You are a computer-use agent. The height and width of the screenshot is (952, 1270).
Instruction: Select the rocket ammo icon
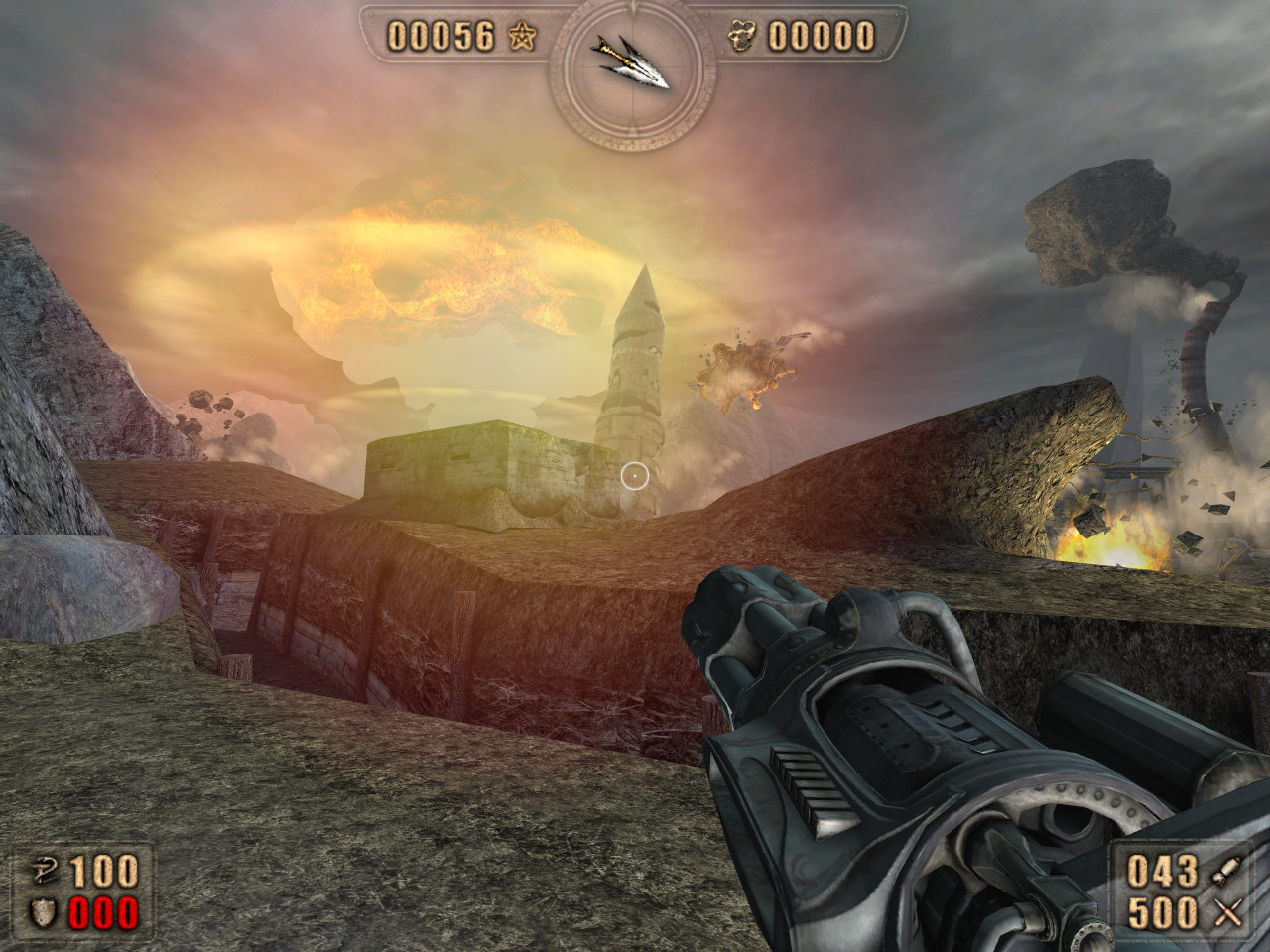[1226, 873]
